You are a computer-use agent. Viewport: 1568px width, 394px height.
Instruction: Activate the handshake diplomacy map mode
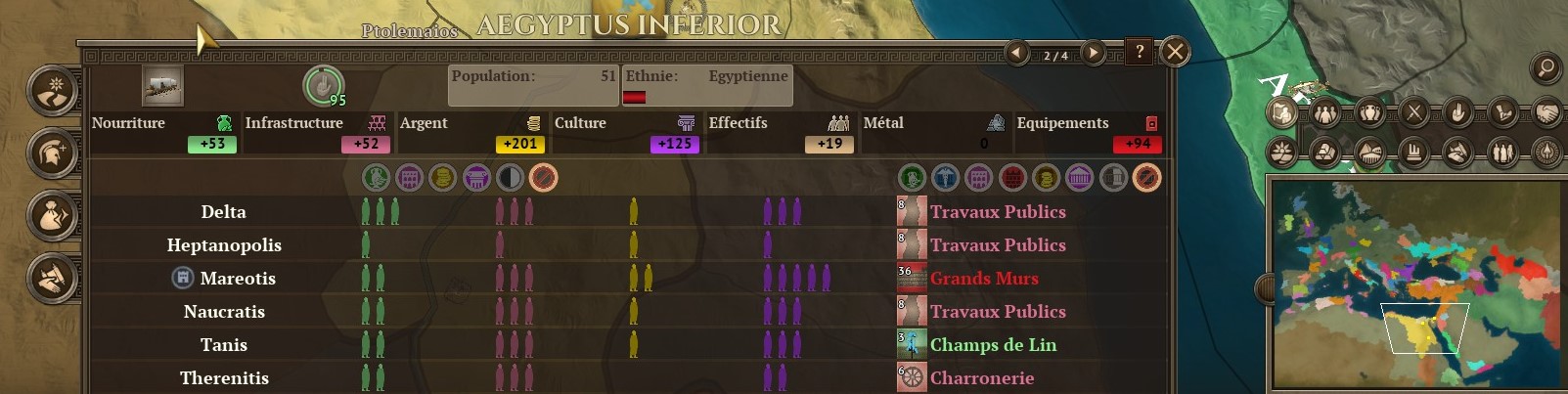pos(1546,113)
